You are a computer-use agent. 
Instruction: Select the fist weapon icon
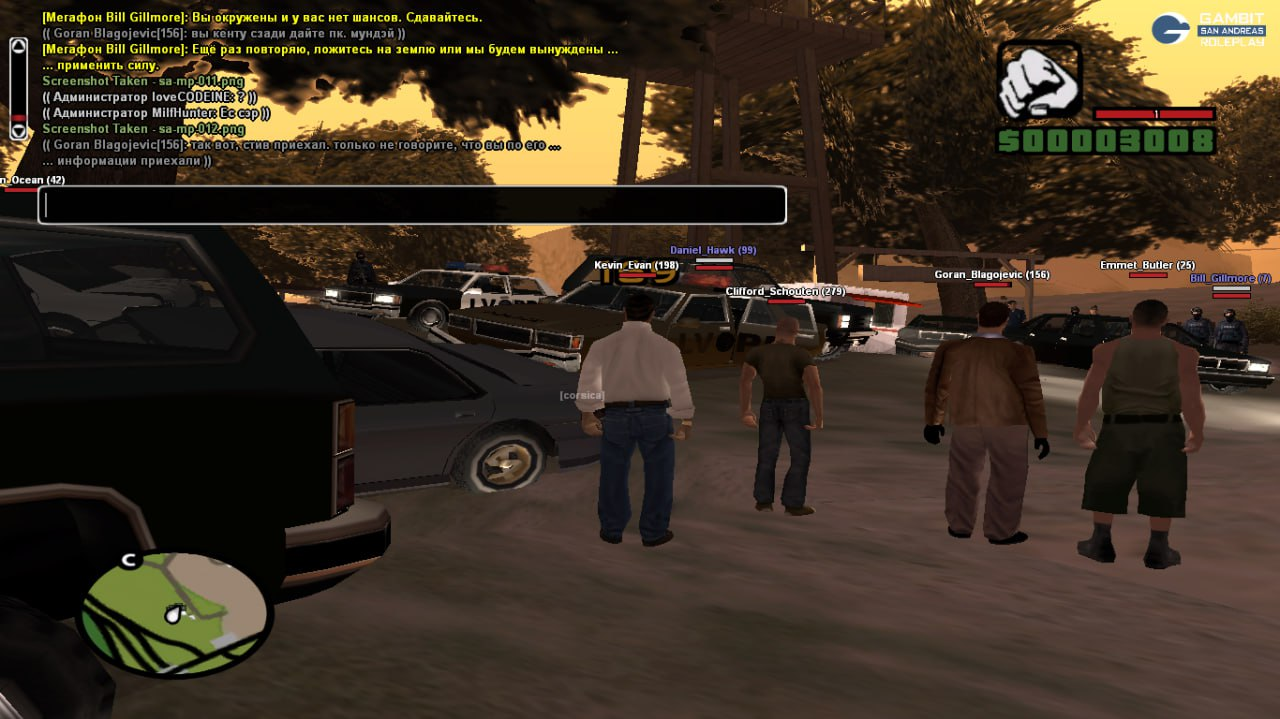tap(1040, 80)
